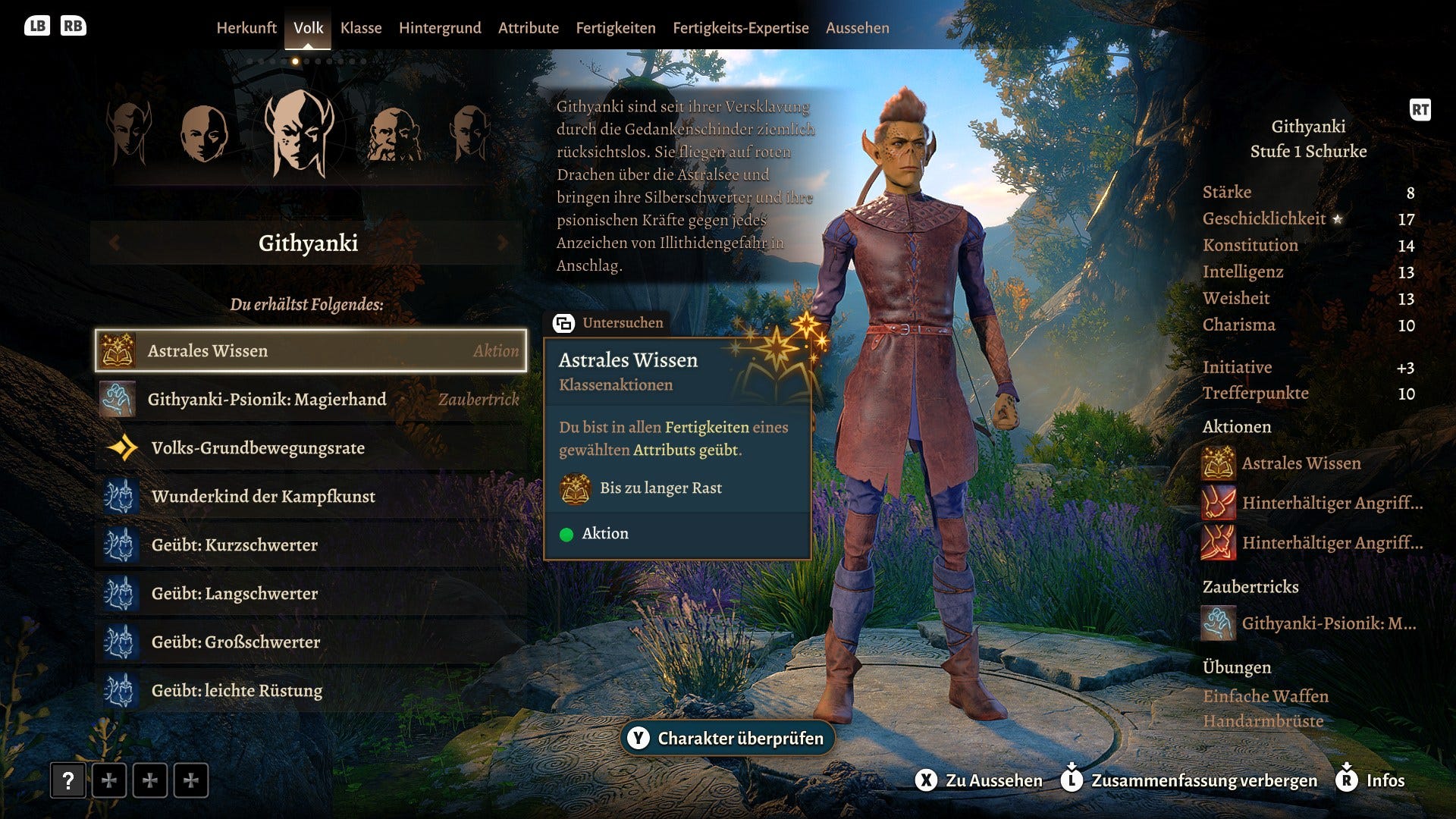Click the question mark icon bottom left

67,780
